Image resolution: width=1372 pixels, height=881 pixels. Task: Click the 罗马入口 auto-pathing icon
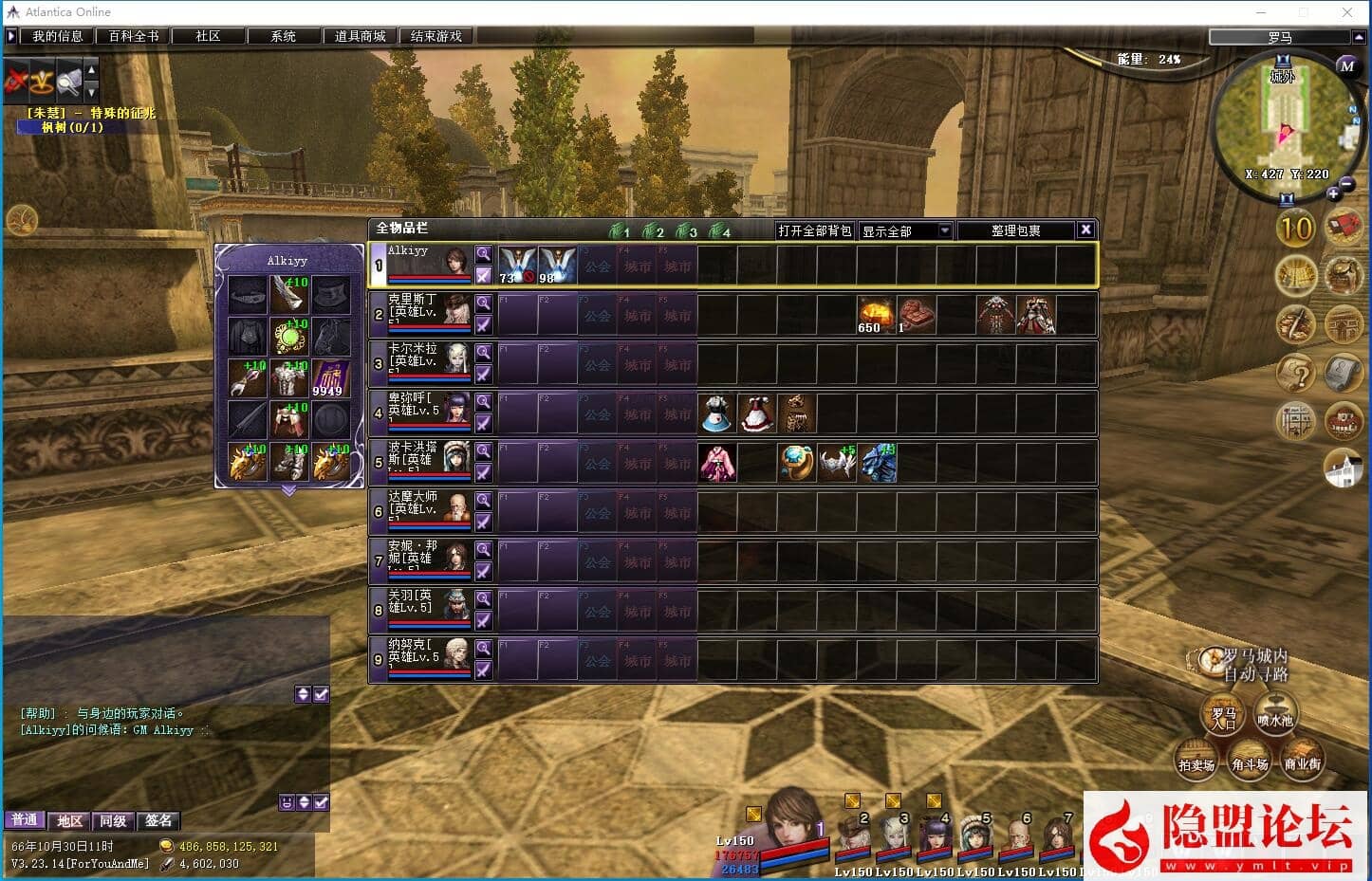(1223, 715)
